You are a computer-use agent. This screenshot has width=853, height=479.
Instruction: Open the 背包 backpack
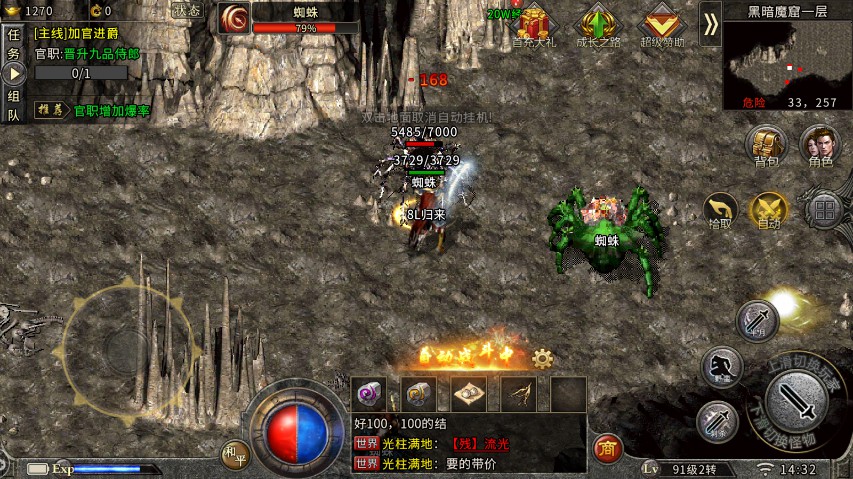pos(767,145)
